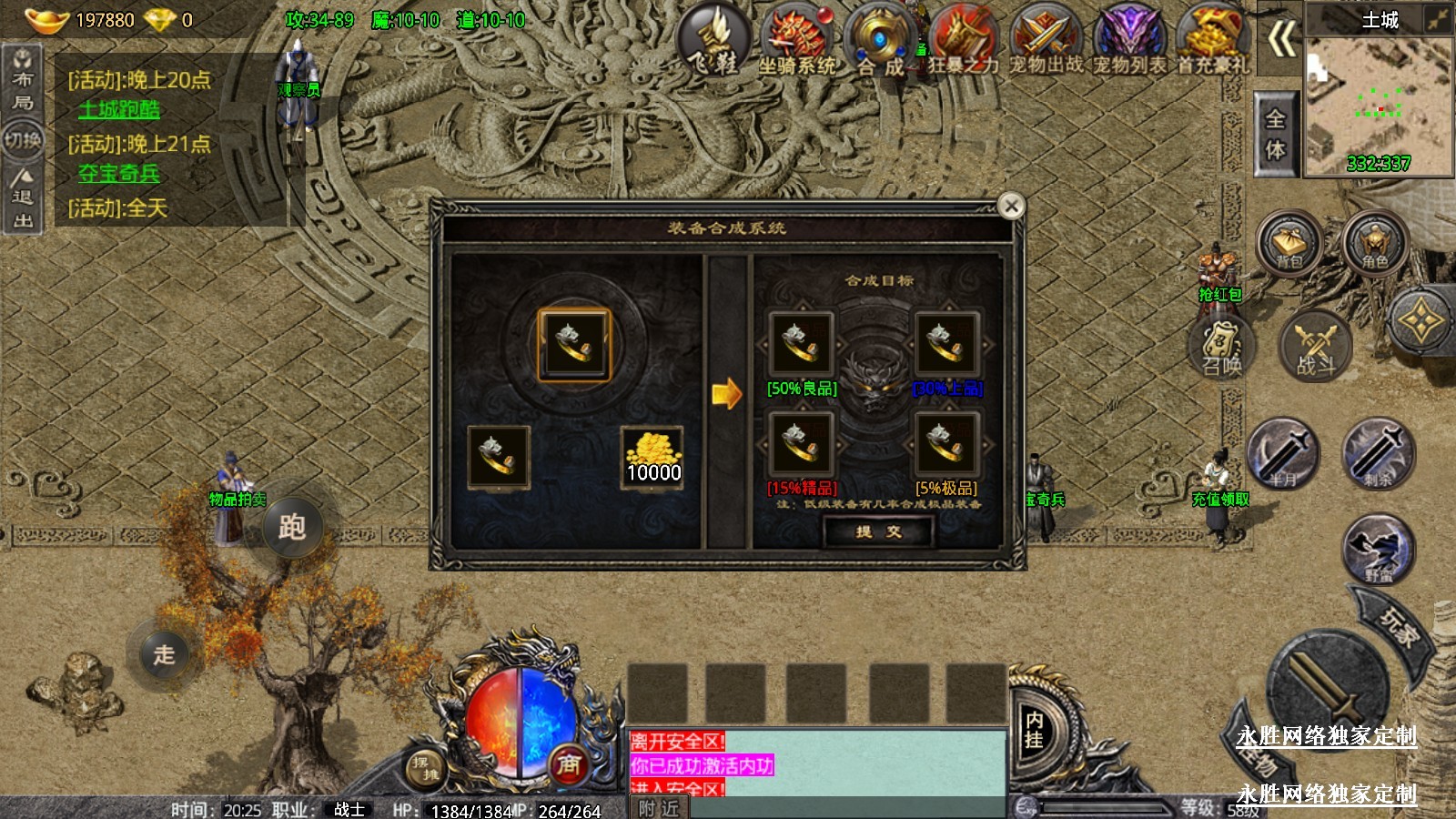The image size is (1456, 819).
Task: Close the equipment synthesis window
Action: point(1011,207)
